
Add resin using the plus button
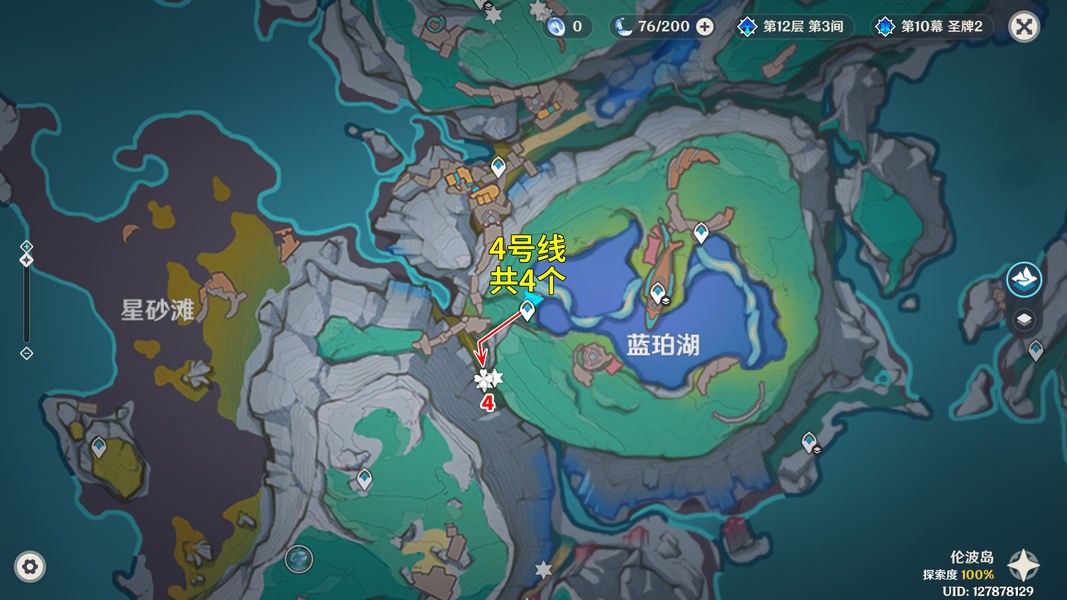click(x=705, y=26)
